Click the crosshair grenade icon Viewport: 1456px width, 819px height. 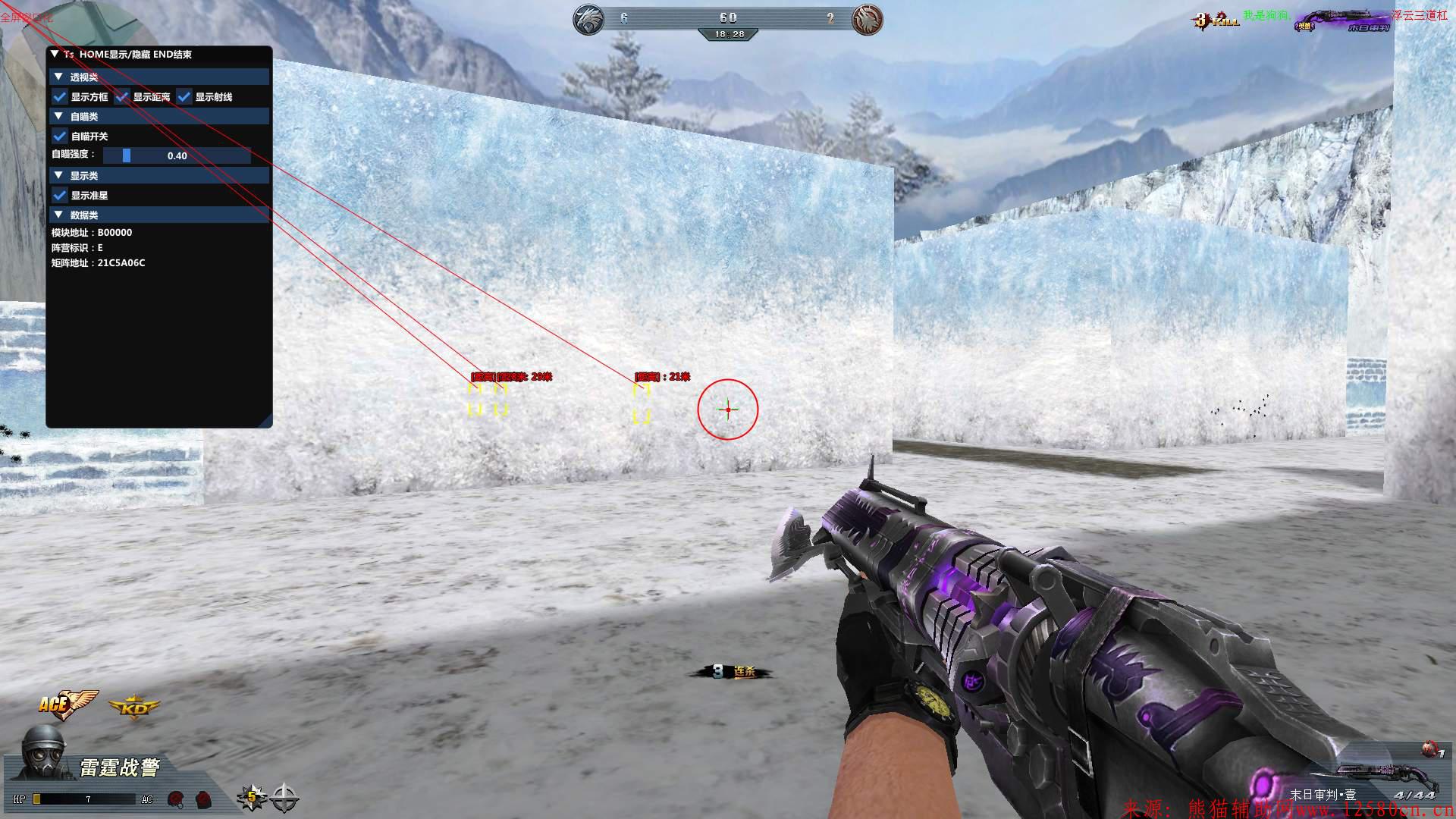pyautogui.click(x=284, y=797)
